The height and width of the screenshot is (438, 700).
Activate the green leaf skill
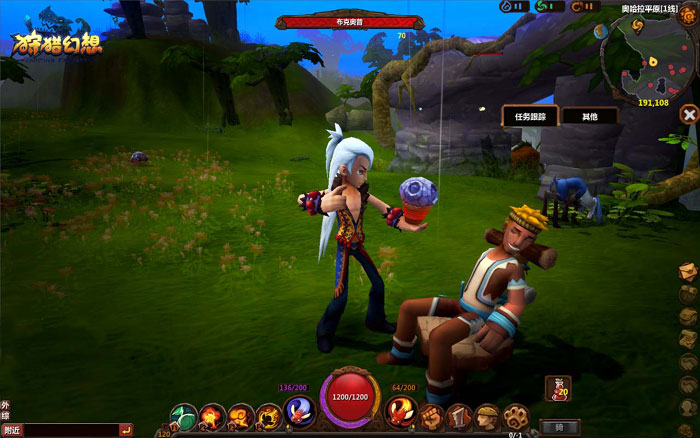tap(184, 415)
